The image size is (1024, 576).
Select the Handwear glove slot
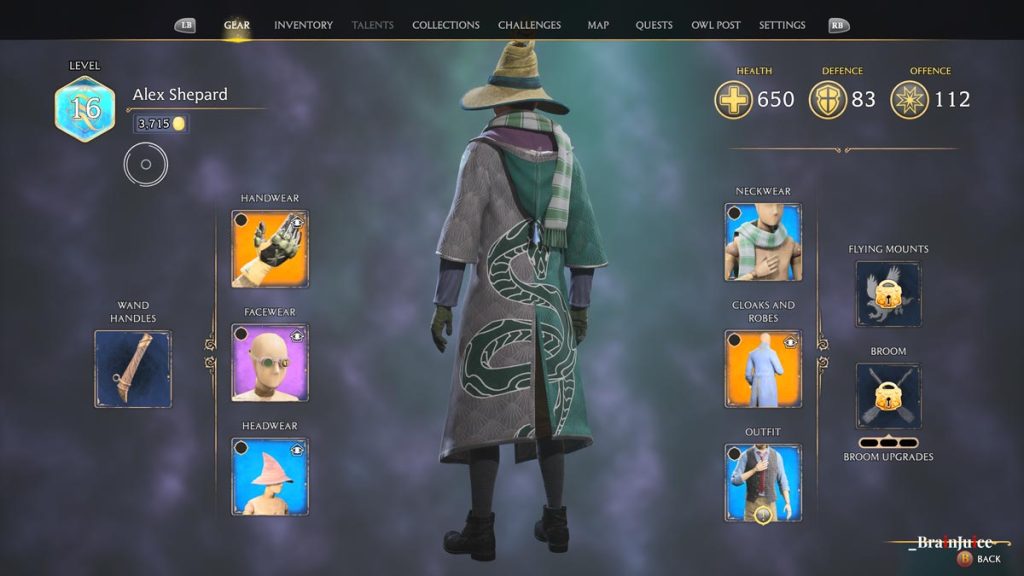pyautogui.click(x=270, y=249)
